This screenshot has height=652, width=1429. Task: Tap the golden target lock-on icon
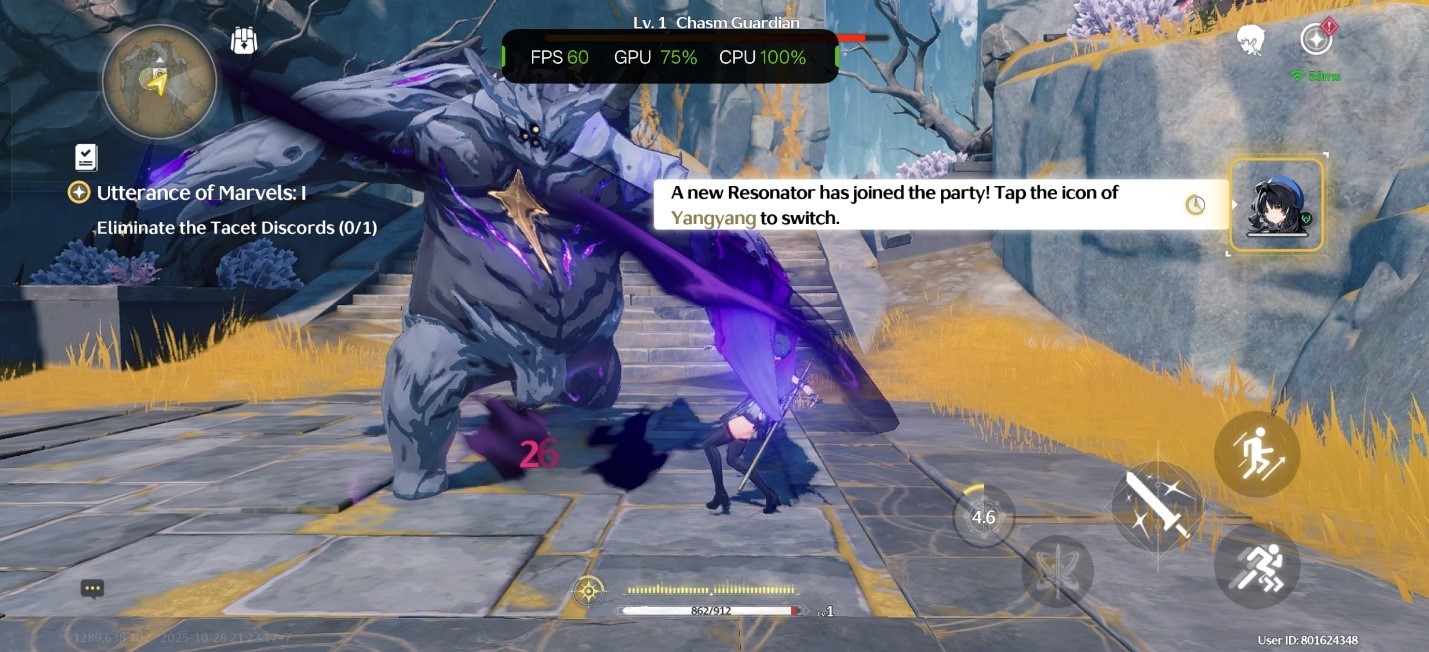coord(588,590)
